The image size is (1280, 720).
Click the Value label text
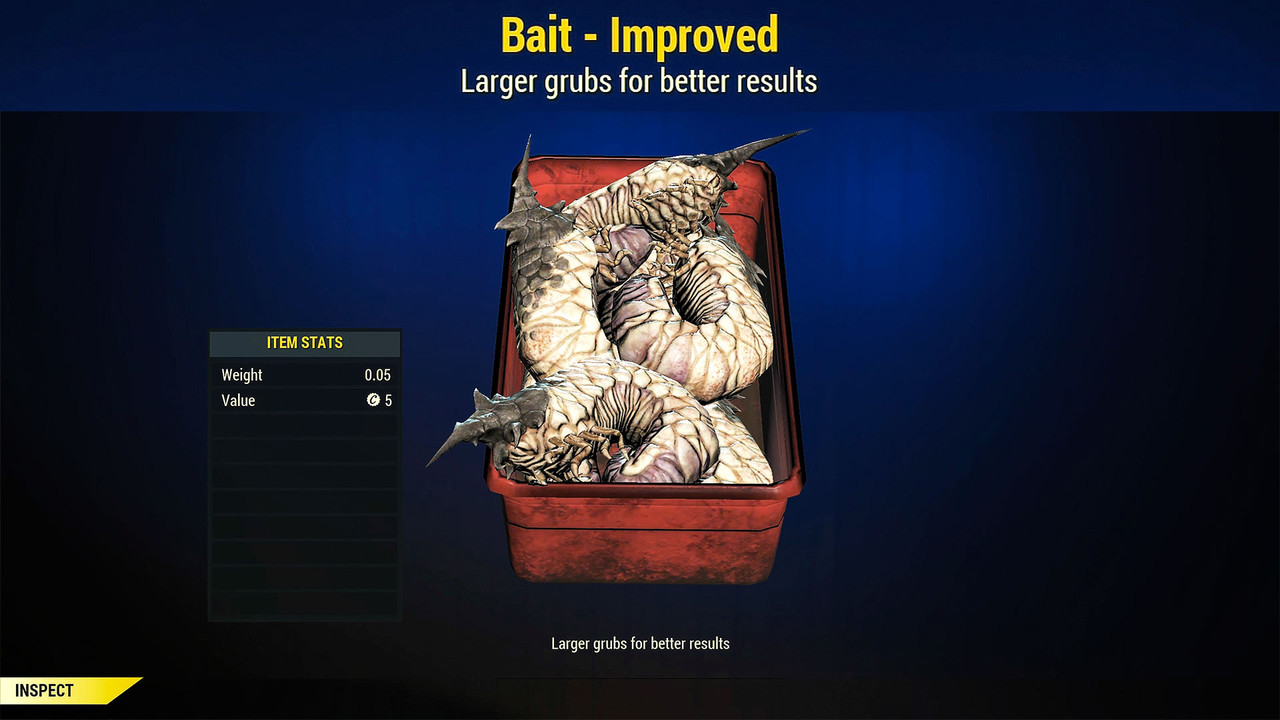click(237, 400)
